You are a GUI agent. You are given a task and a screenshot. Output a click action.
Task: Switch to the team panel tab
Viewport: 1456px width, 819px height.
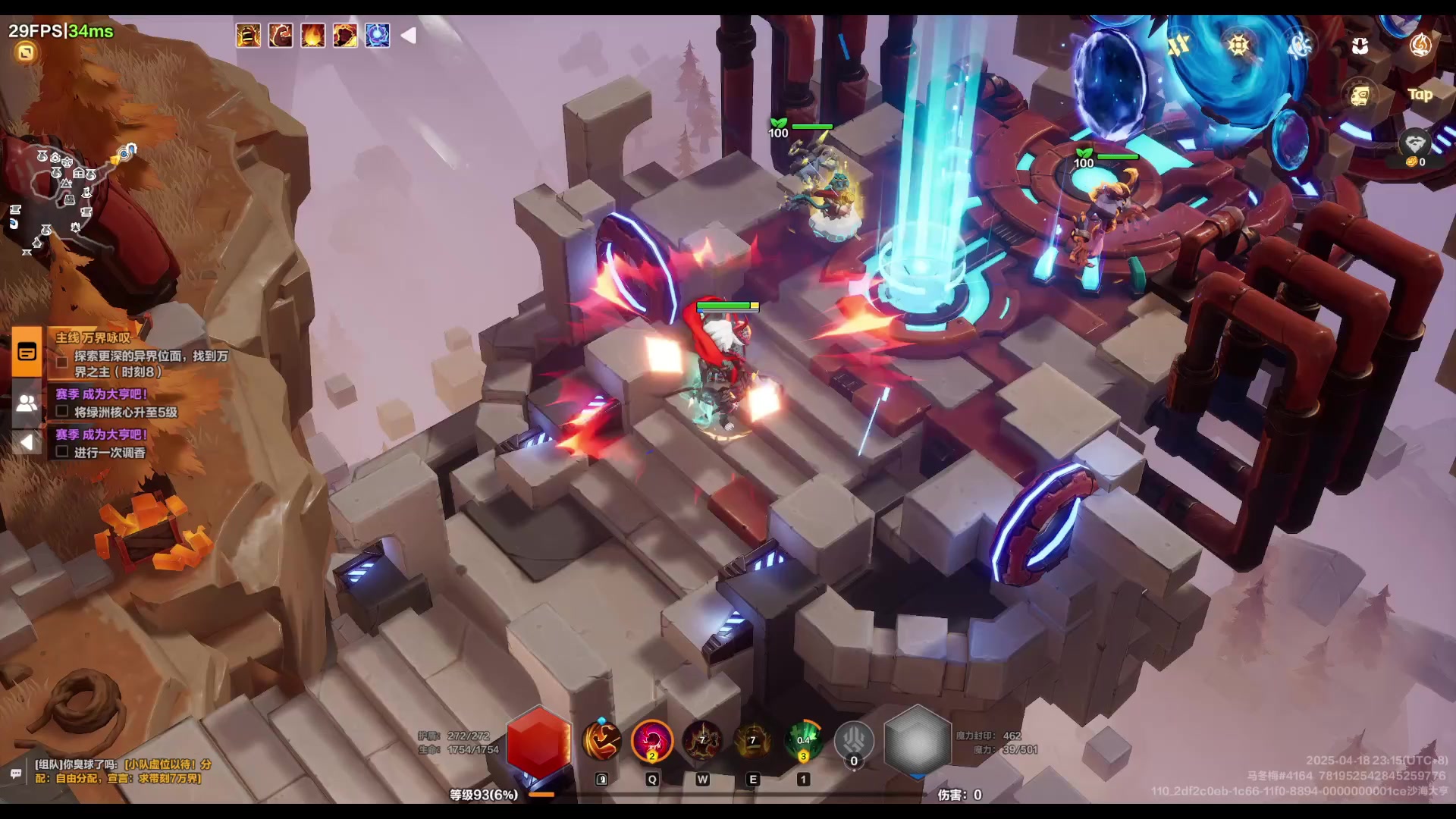click(27, 403)
